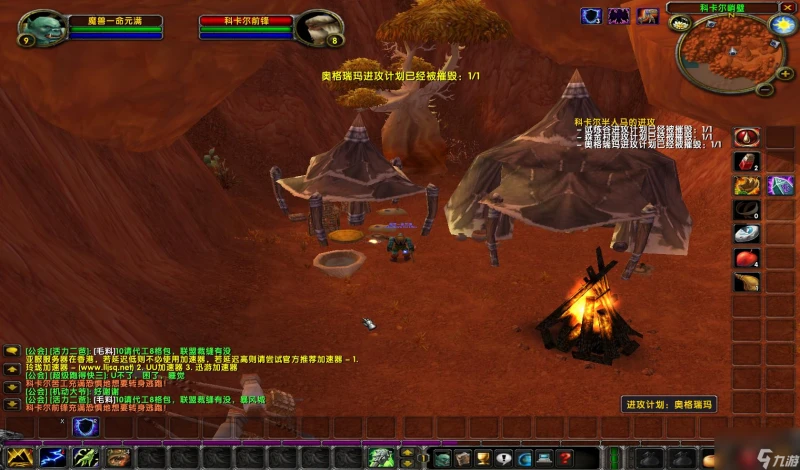Cast the blue lightning bolt spell

coord(51,457)
